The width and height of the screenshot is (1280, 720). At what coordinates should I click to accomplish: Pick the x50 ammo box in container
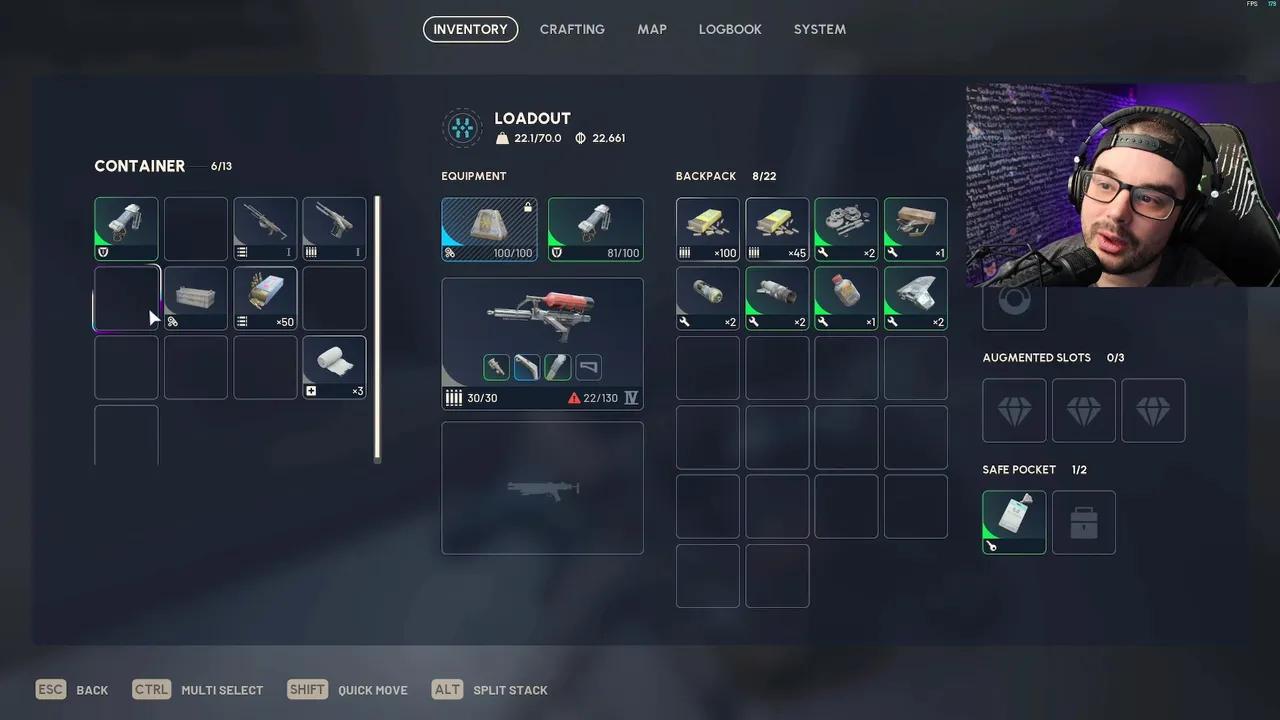[x=265, y=298]
